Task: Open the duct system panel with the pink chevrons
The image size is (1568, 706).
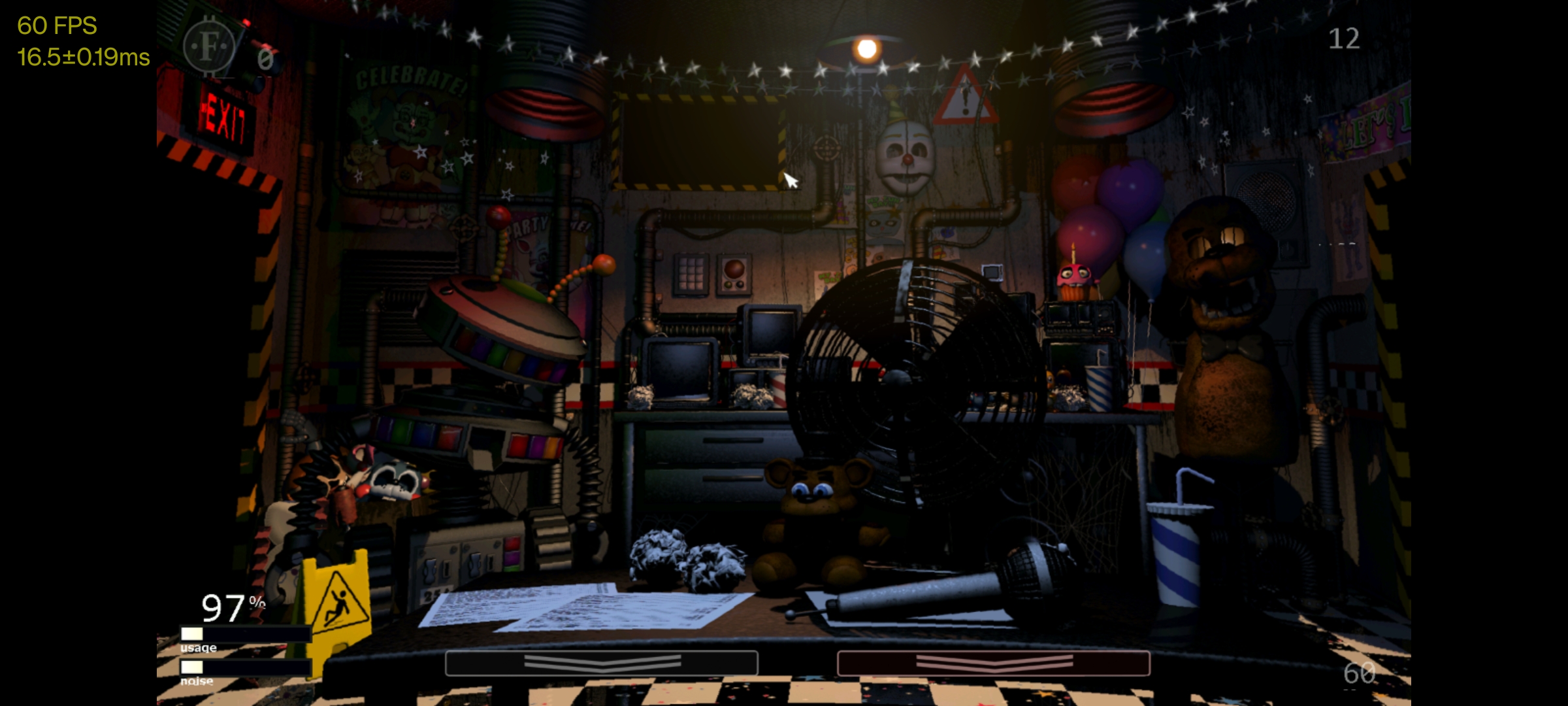Action: (992, 664)
